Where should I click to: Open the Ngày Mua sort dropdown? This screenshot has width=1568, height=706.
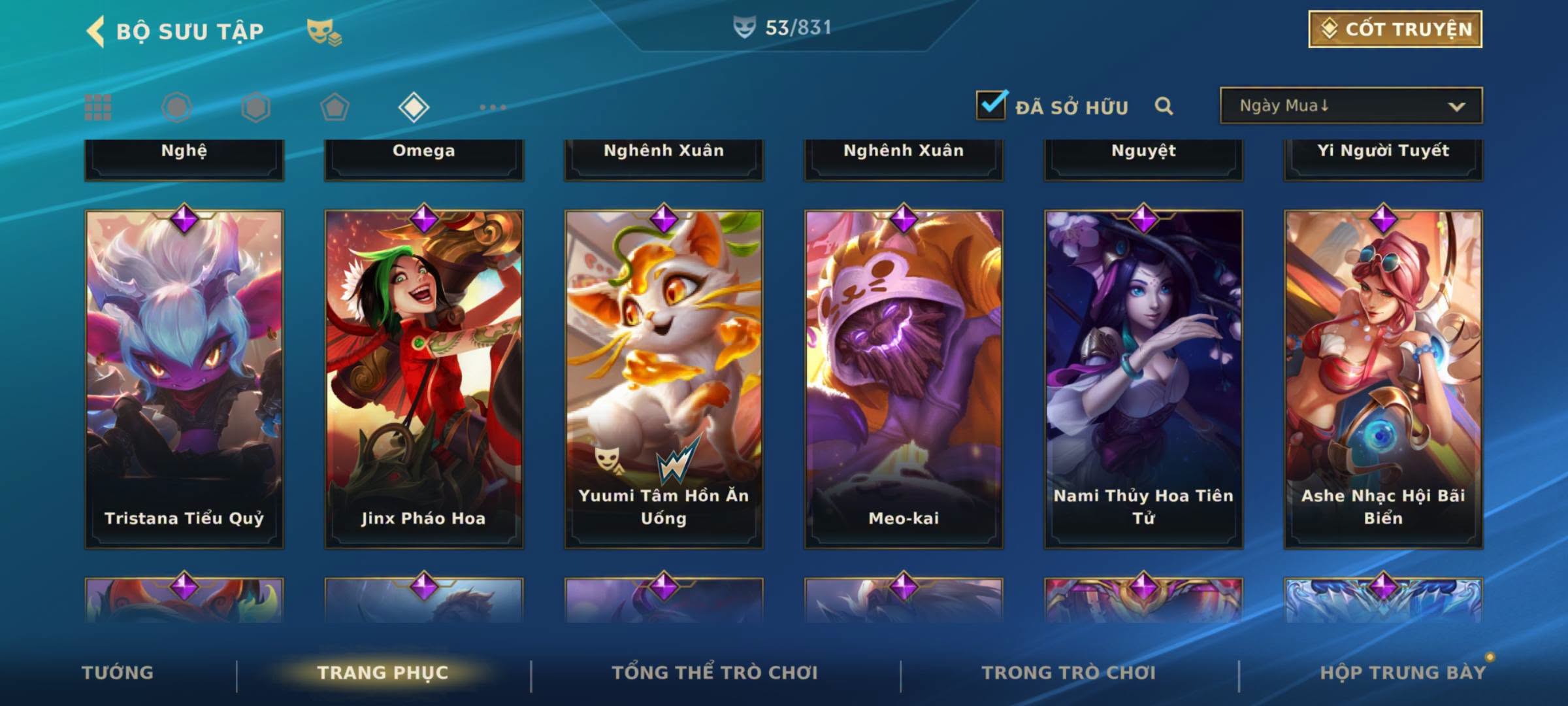[x=1351, y=106]
